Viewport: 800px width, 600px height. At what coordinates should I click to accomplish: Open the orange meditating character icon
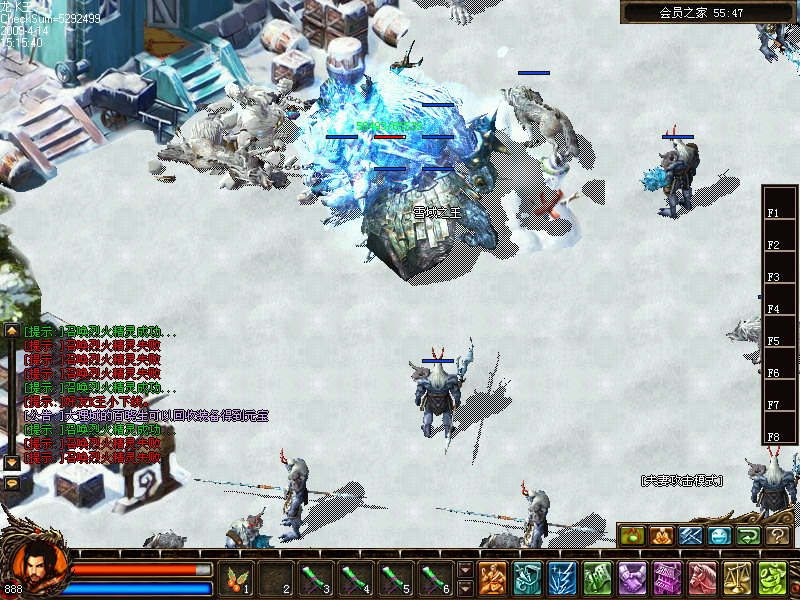point(493,577)
